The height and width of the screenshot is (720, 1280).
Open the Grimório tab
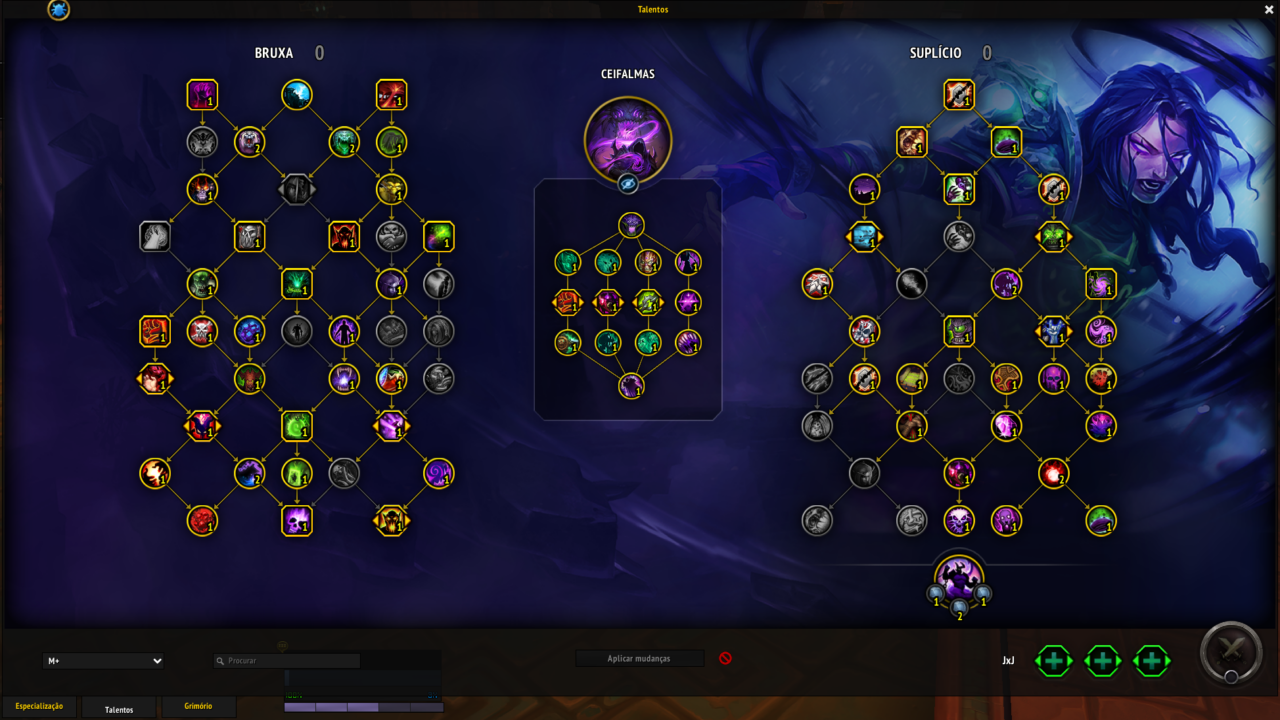coord(198,707)
